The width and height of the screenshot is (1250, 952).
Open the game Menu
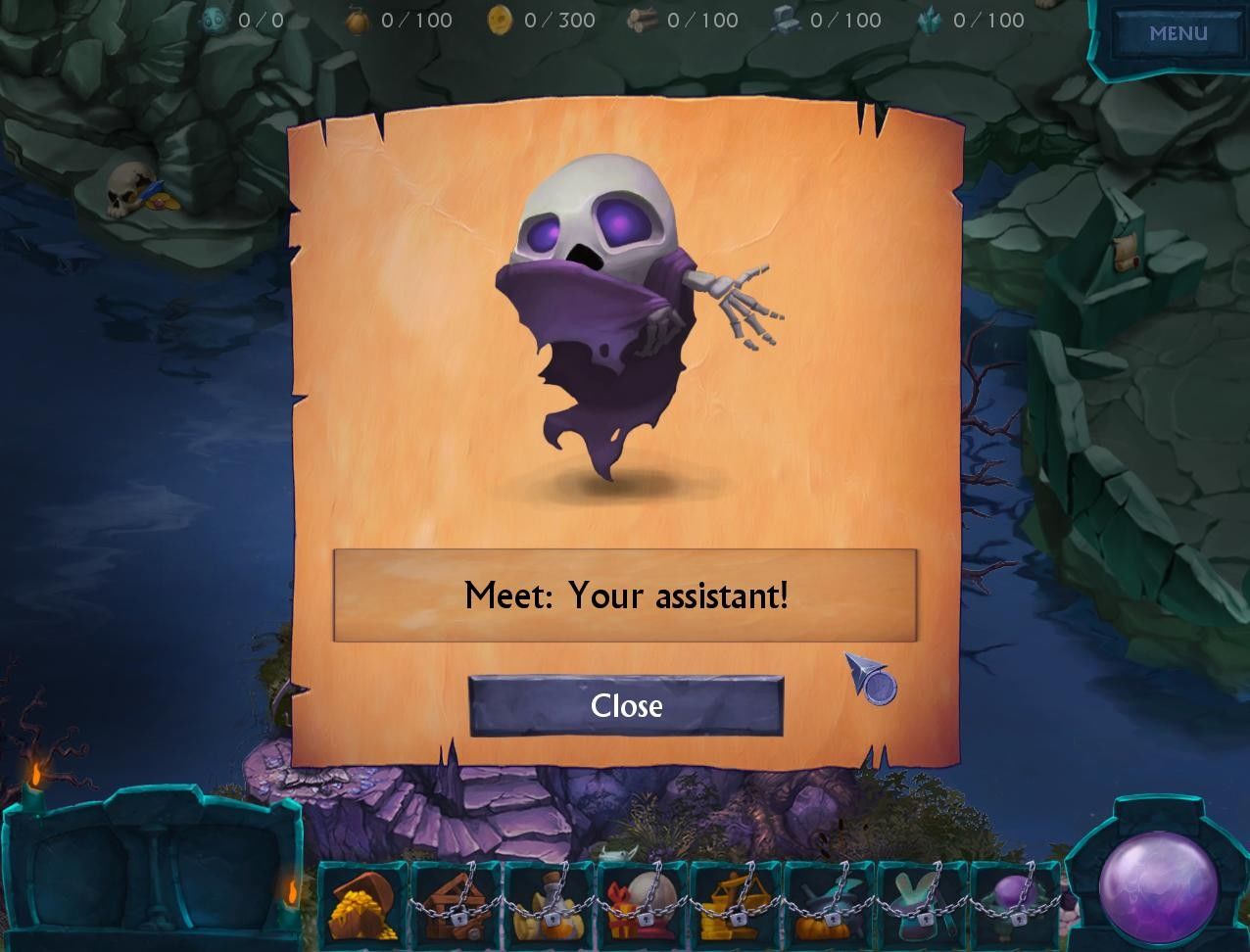point(1178,33)
